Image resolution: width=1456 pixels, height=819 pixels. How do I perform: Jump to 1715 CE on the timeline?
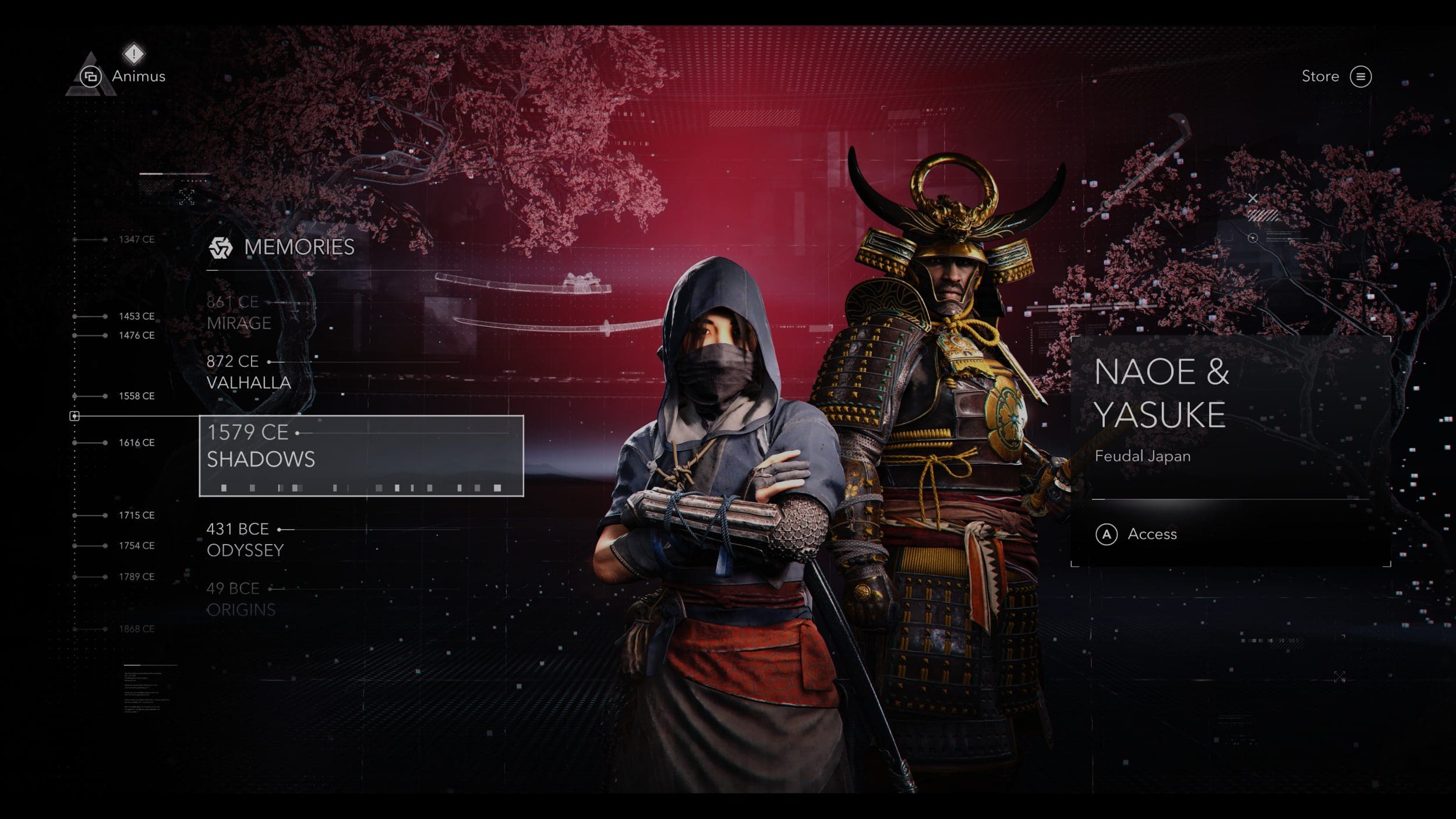pyautogui.click(x=136, y=516)
